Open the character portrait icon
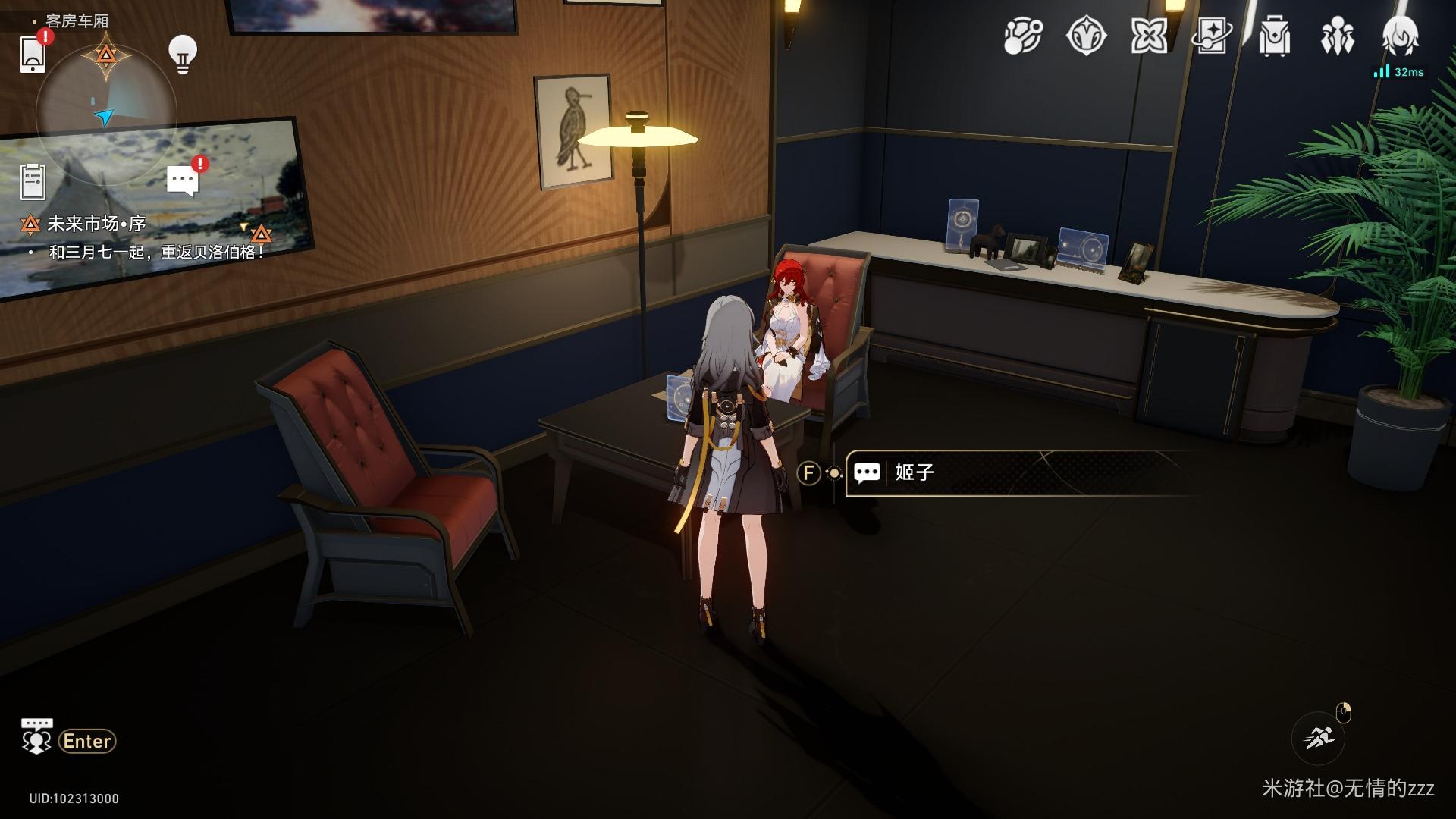 tap(1399, 35)
